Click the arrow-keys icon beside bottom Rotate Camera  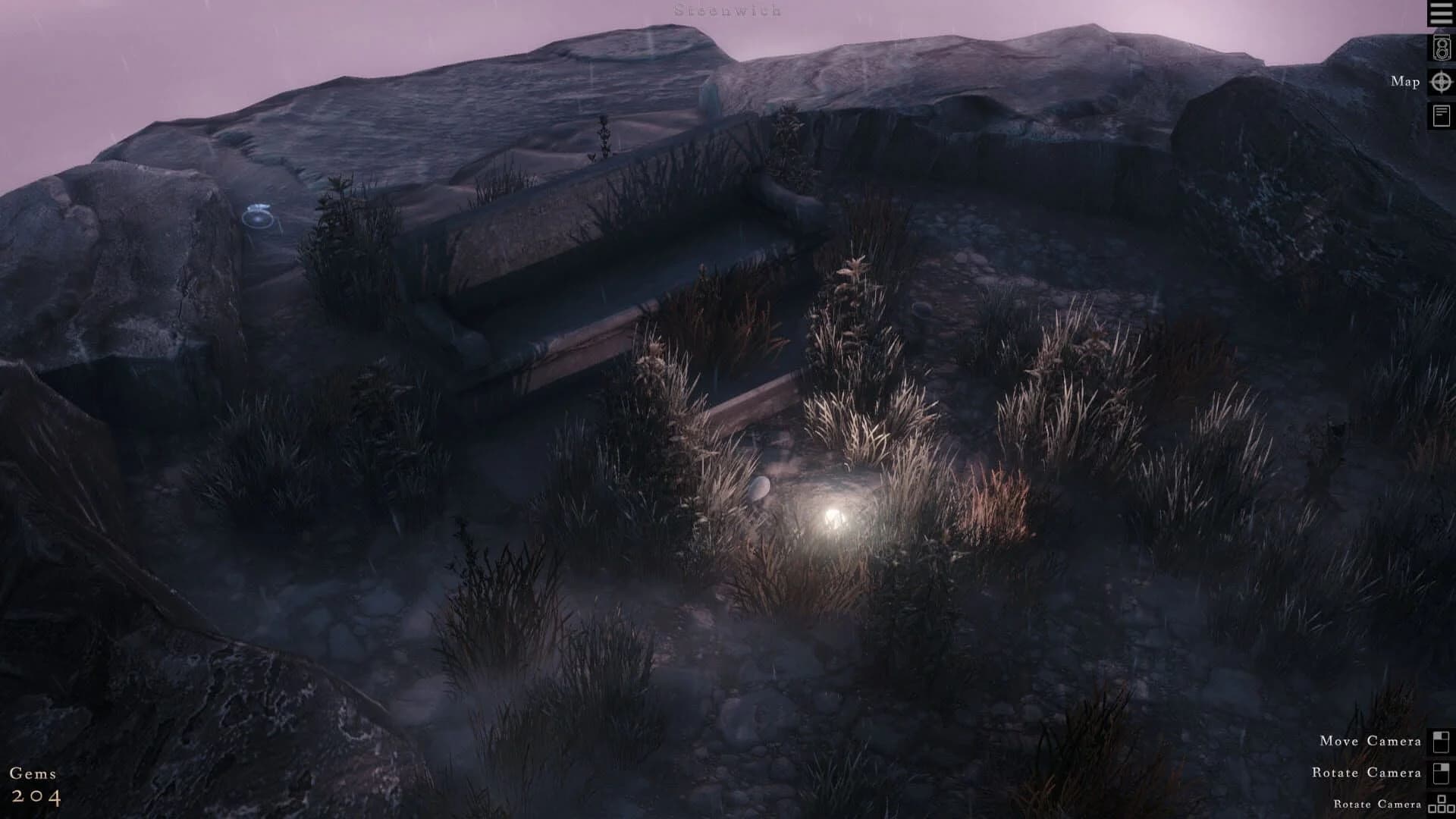(x=1441, y=804)
